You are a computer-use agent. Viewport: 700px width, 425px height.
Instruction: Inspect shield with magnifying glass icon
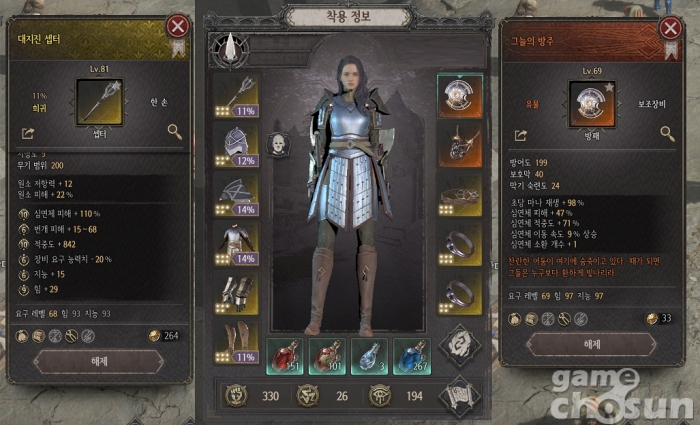[668, 134]
